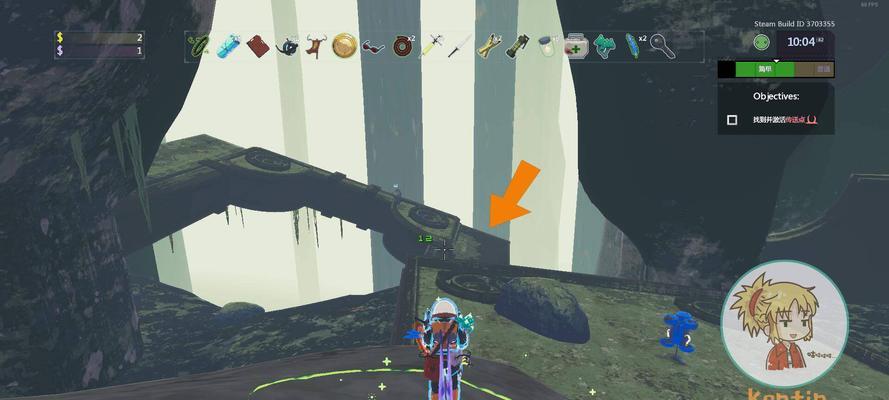This screenshot has height=400, width=889.
Task: Click the Medkit item icon
Action: (576, 46)
